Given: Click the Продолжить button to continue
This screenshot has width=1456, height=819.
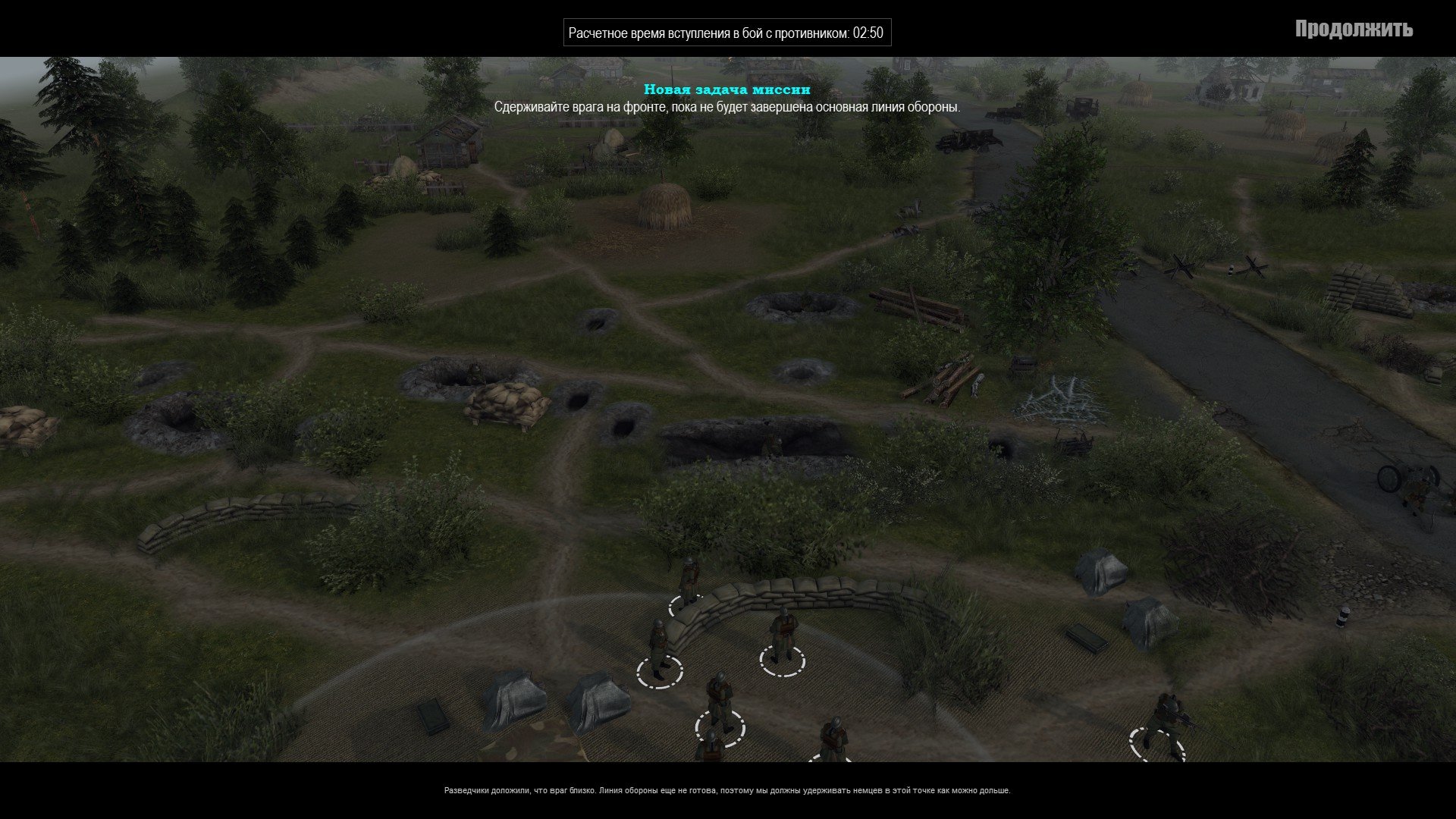Looking at the screenshot, I should click(1354, 30).
